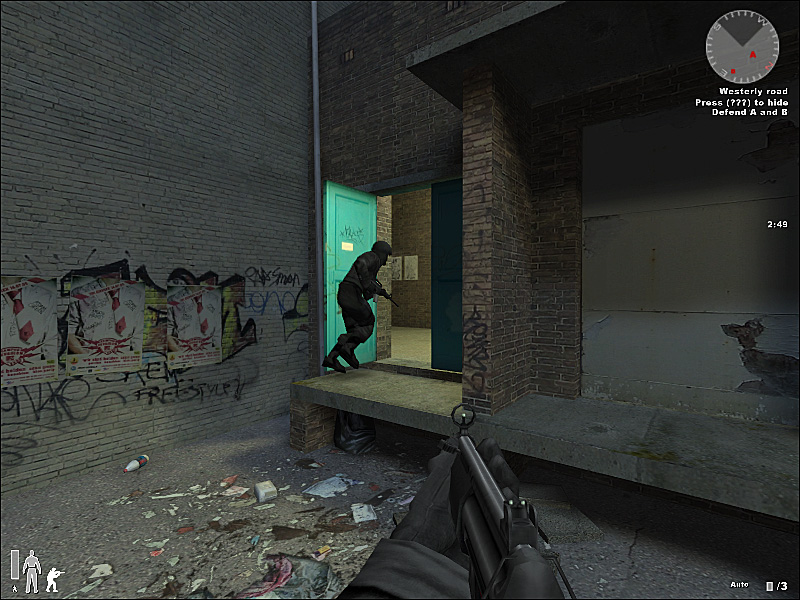Click the circular compass radar
This screenshot has width=800, height=600.
(x=741, y=46)
